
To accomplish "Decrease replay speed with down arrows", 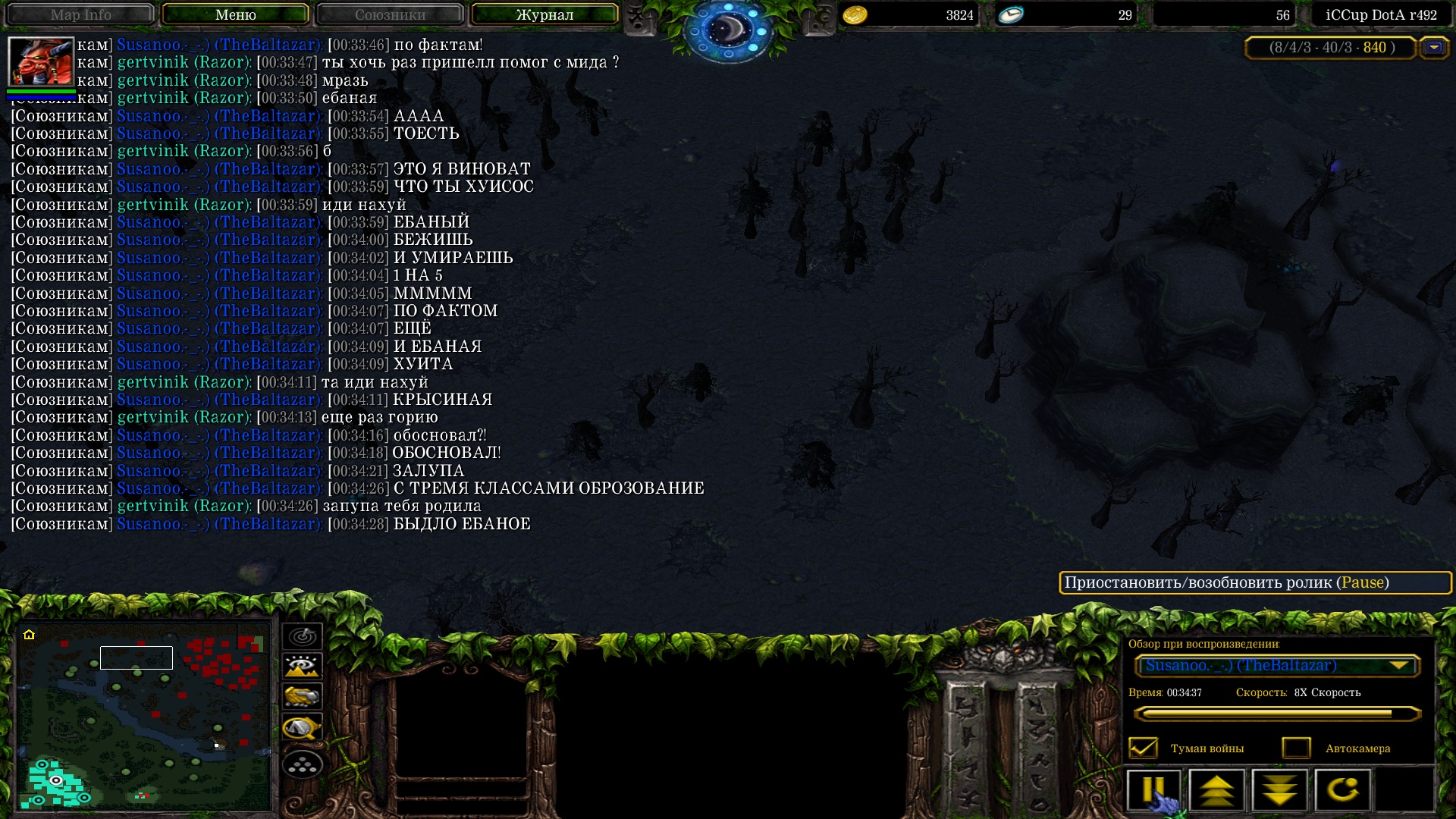I will (1280, 790).
